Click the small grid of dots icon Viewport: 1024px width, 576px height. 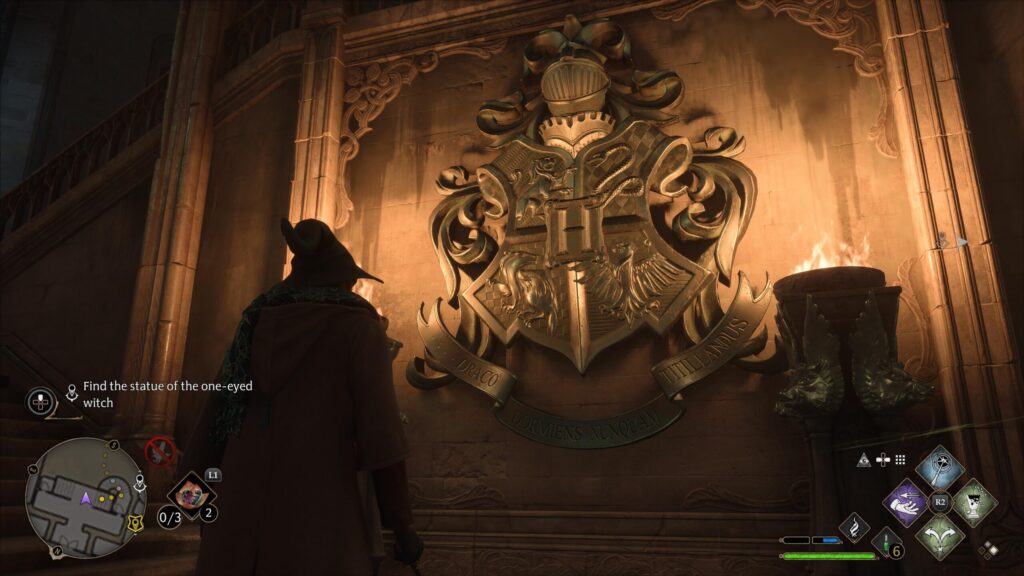pos(900,460)
